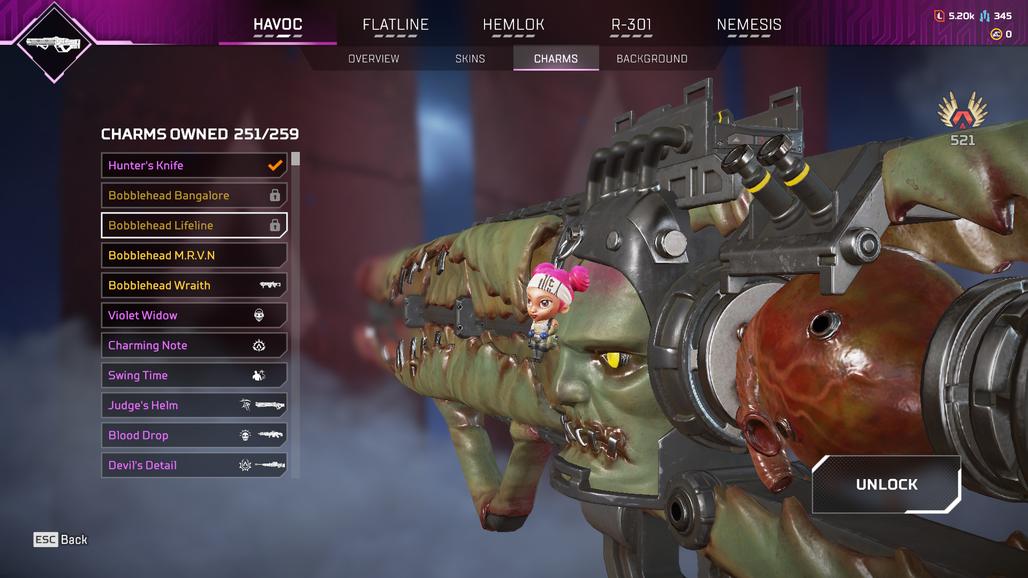Screen dimensions: 1028x578
Task: Choose the locked Bobblehead Bangalore charm
Action: coord(194,195)
